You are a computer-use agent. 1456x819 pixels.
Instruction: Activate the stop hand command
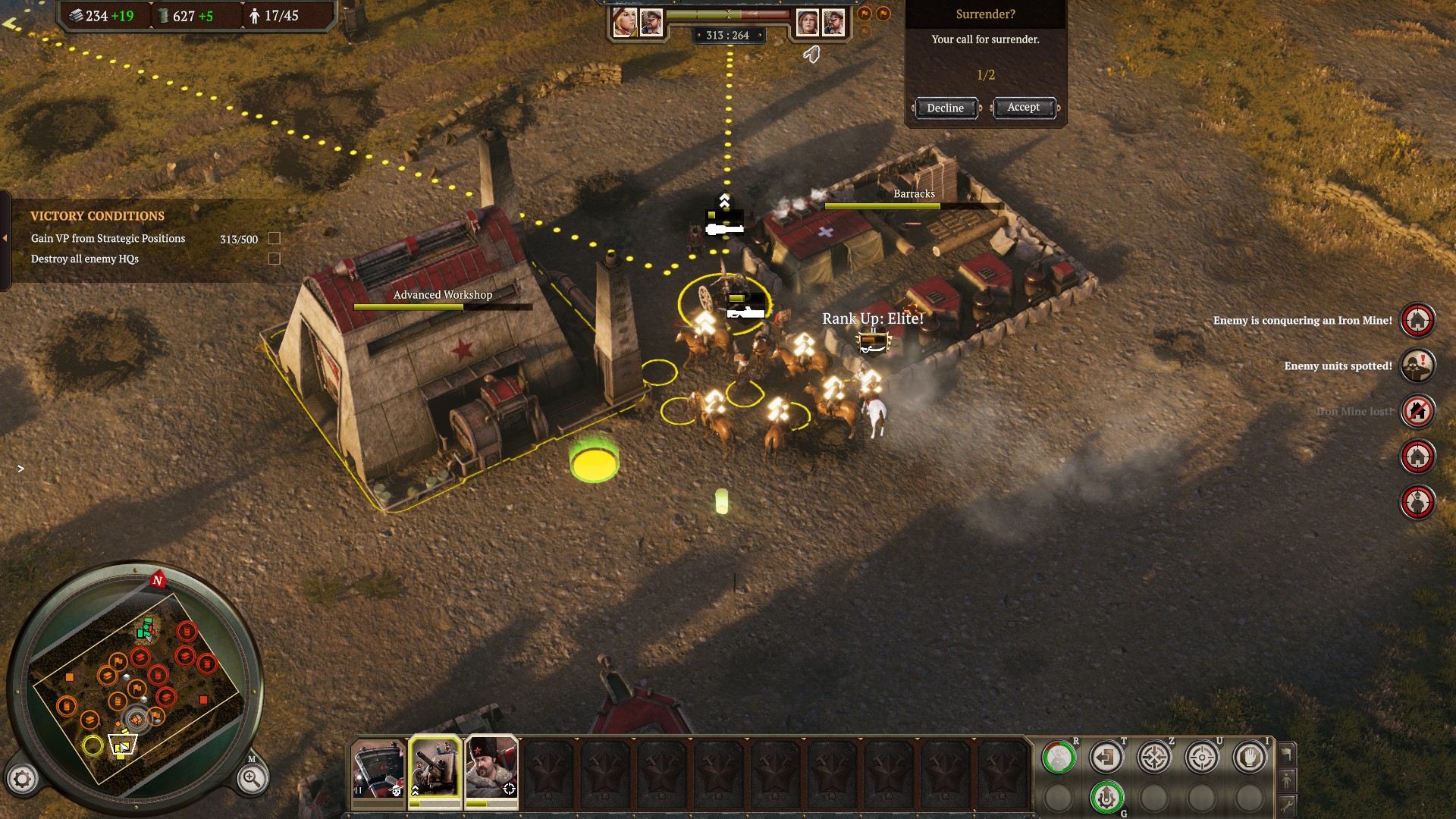pos(1249,757)
